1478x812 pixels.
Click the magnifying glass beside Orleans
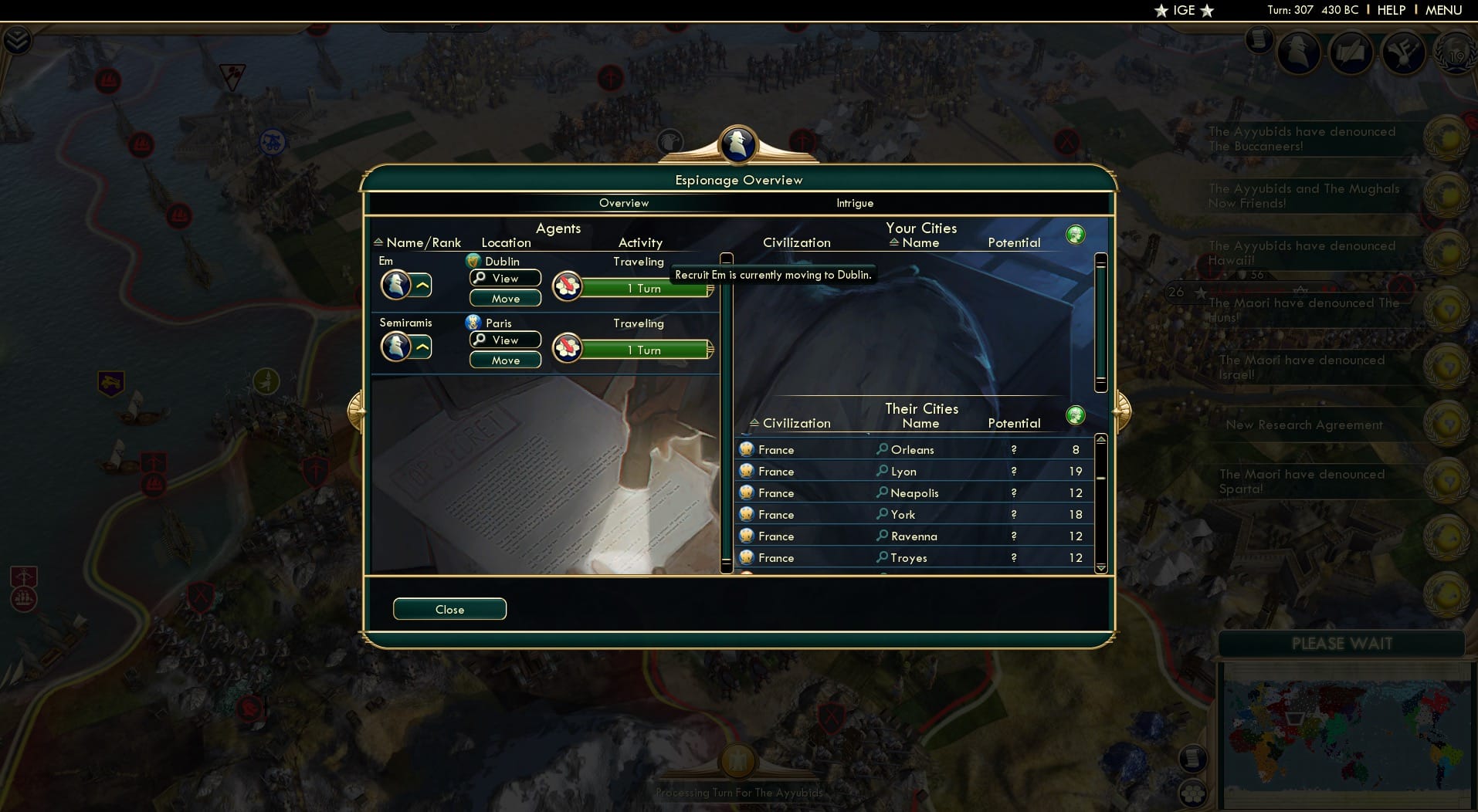pyautogui.click(x=880, y=449)
